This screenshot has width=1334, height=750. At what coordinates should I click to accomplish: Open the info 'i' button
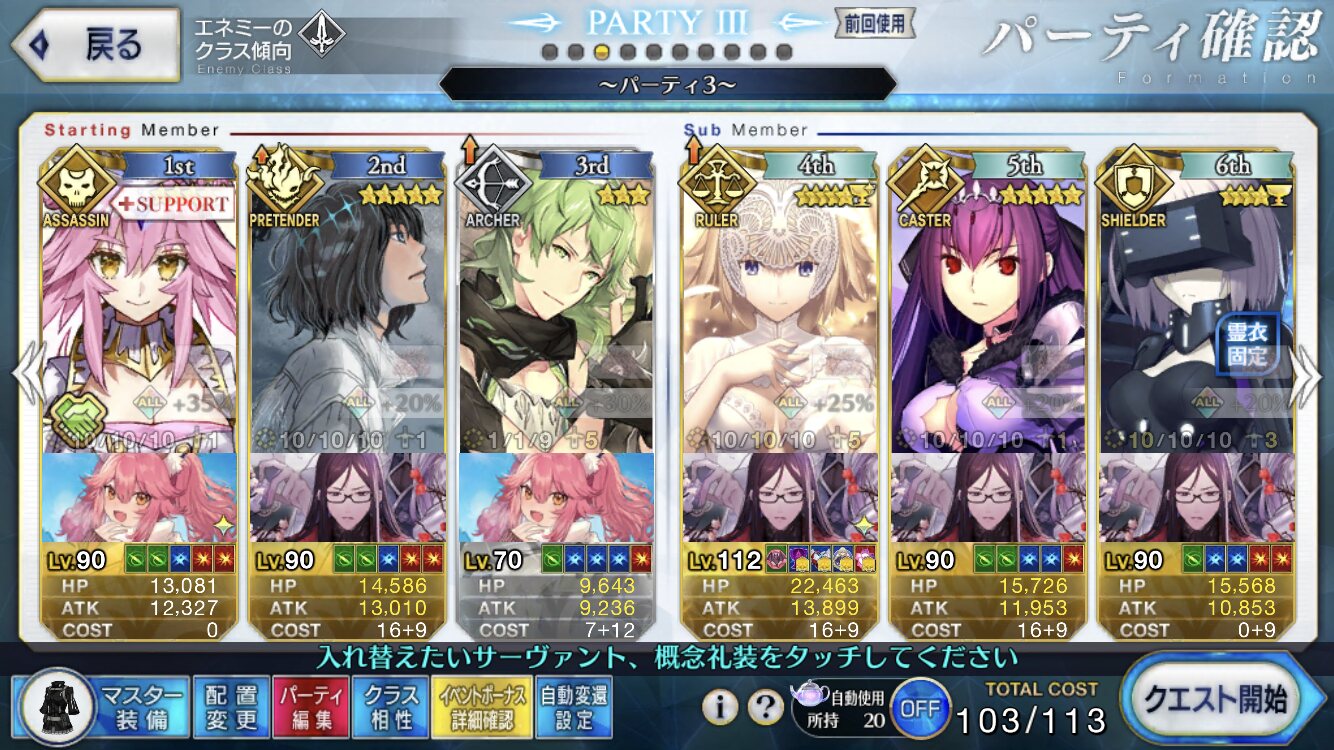pyautogui.click(x=719, y=707)
